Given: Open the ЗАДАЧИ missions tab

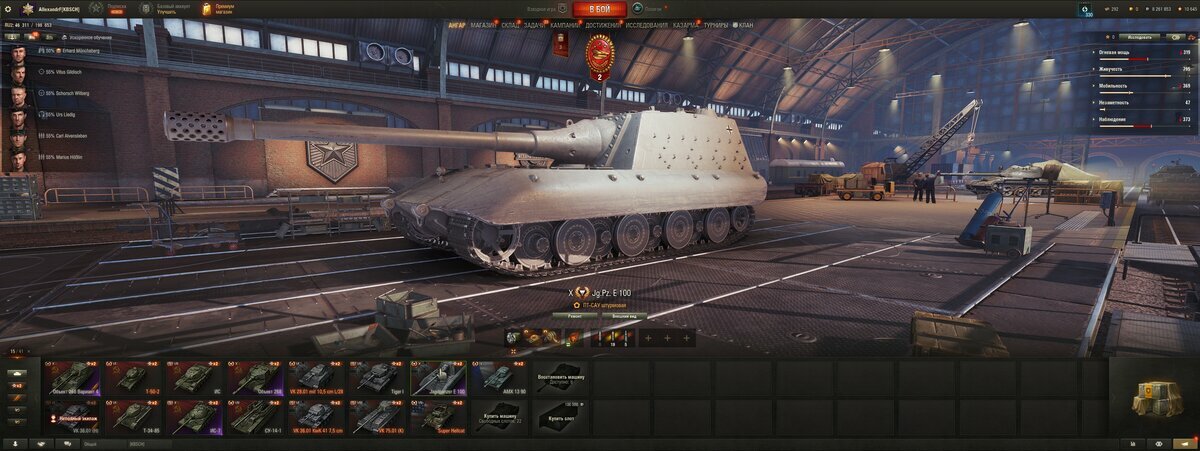Looking at the screenshot, I should tap(535, 25).
